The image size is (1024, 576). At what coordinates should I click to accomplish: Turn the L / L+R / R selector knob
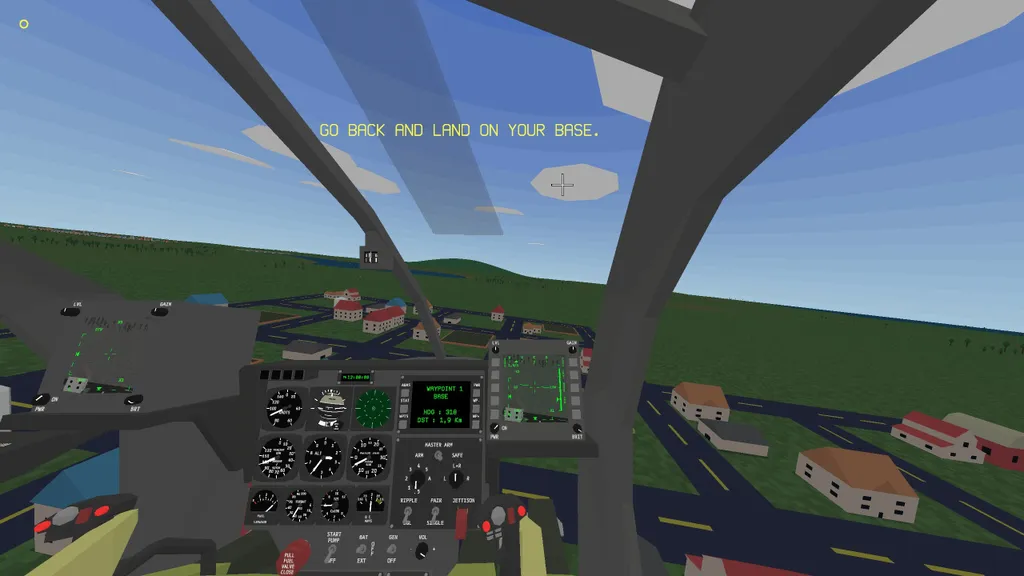pos(456,478)
